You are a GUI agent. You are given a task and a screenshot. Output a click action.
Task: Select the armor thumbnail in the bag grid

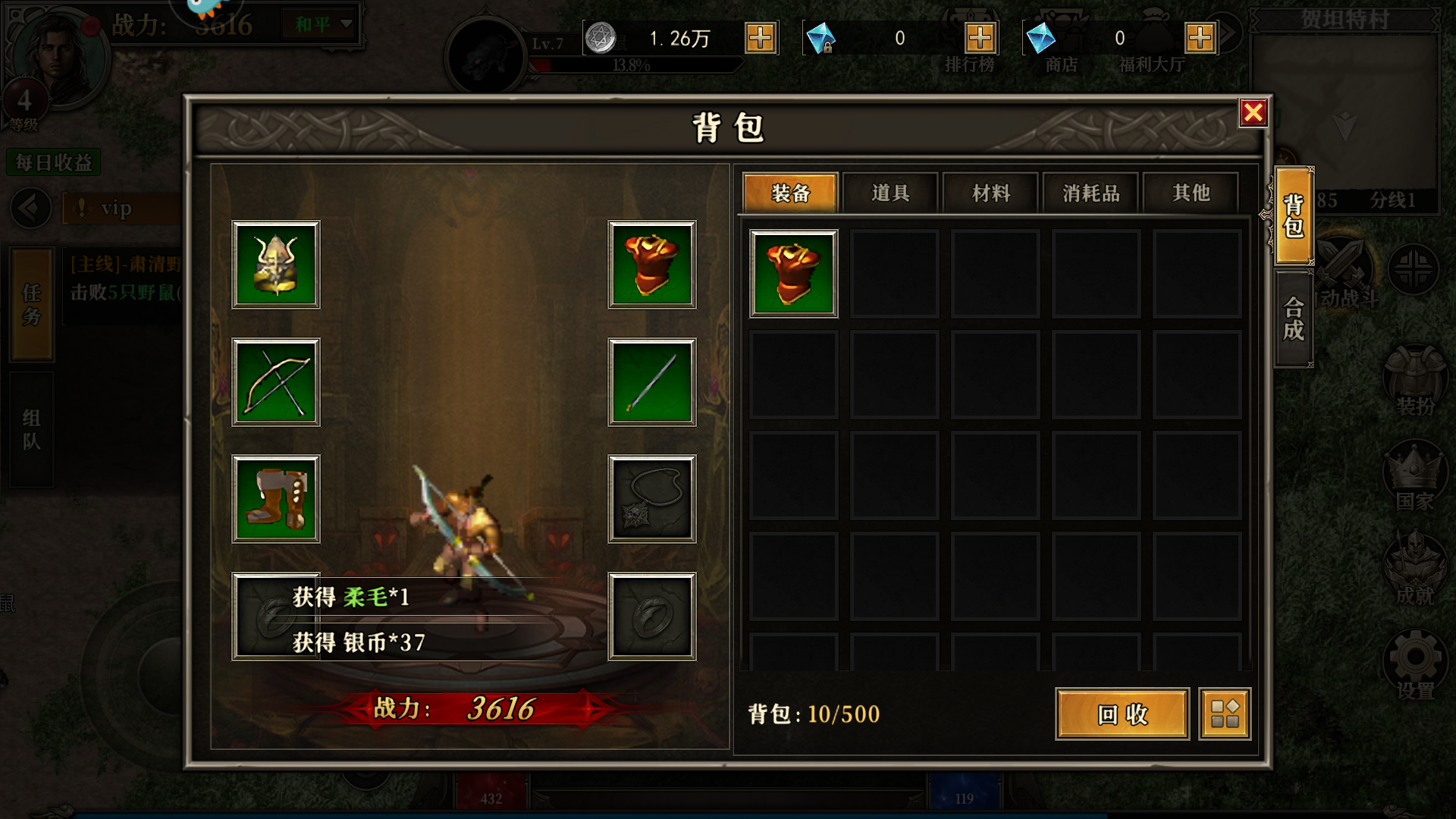coord(792,273)
